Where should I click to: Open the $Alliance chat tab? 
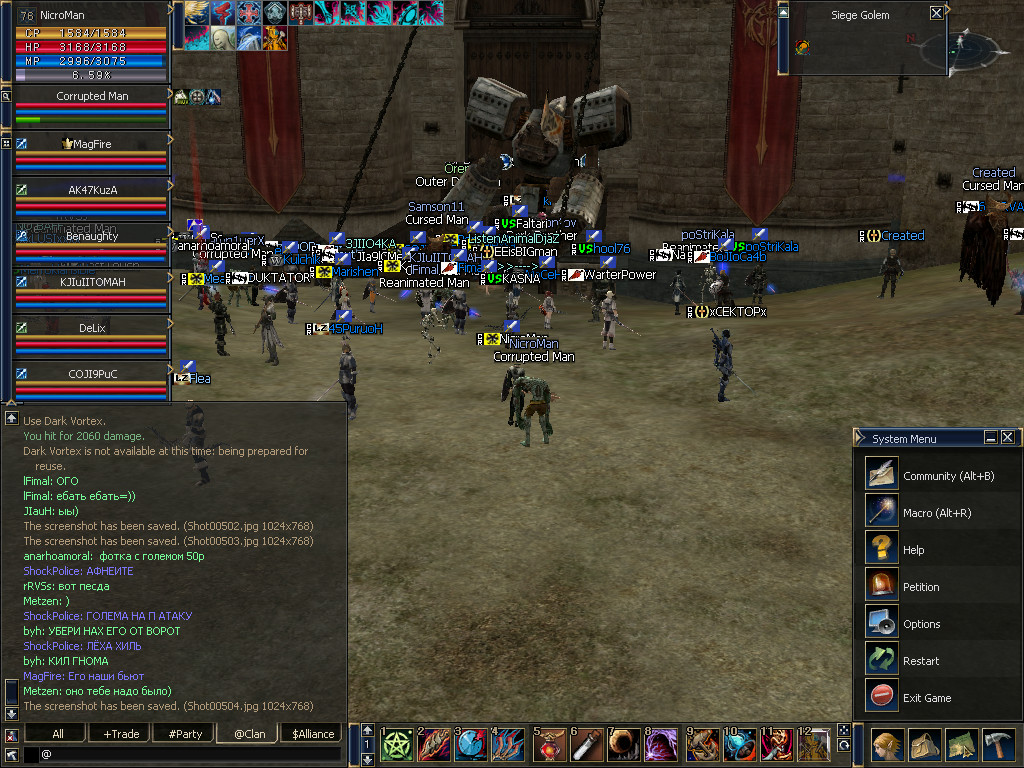[x=313, y=734]
